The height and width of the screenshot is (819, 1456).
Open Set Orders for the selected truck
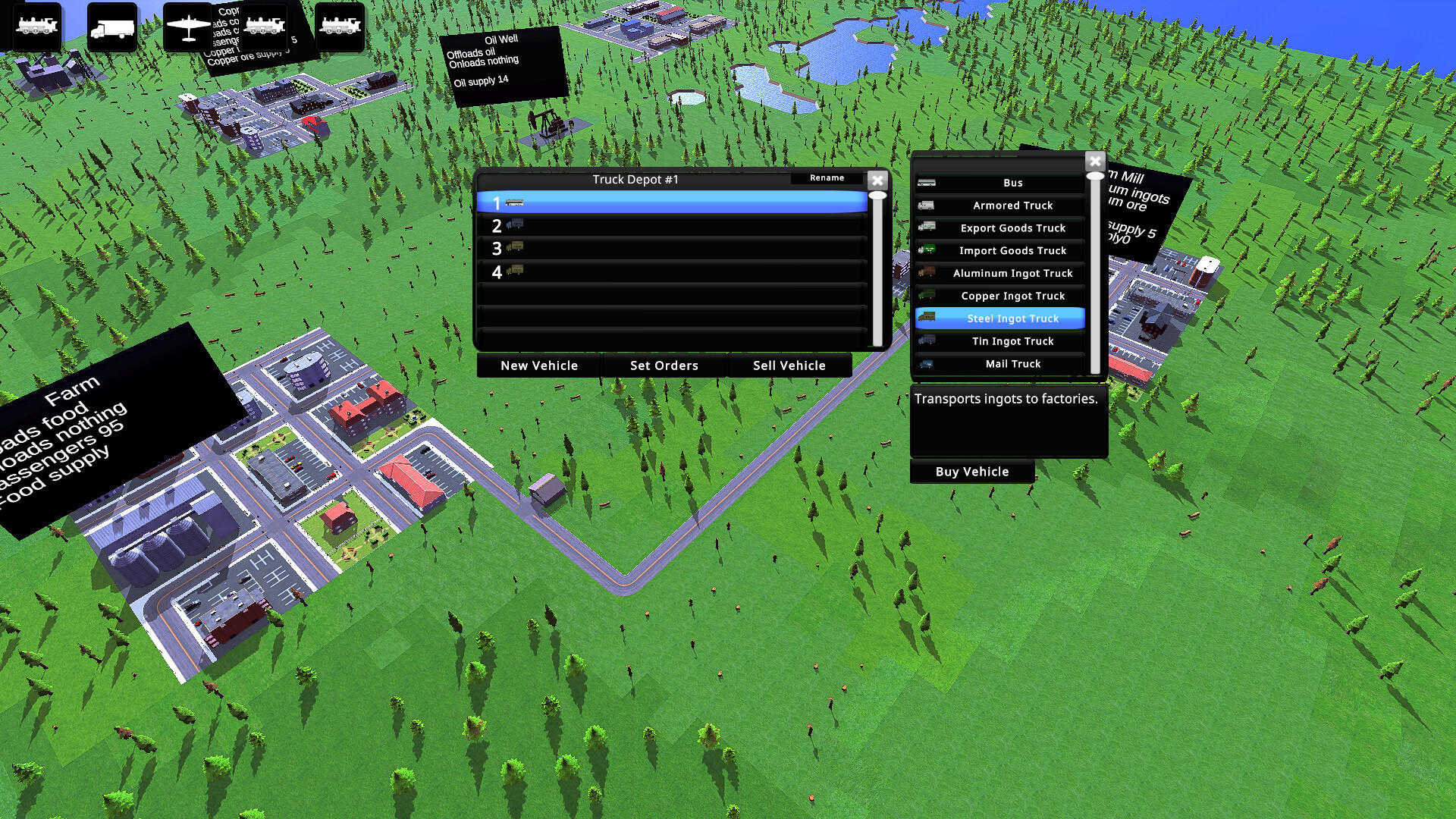(664, 366)
